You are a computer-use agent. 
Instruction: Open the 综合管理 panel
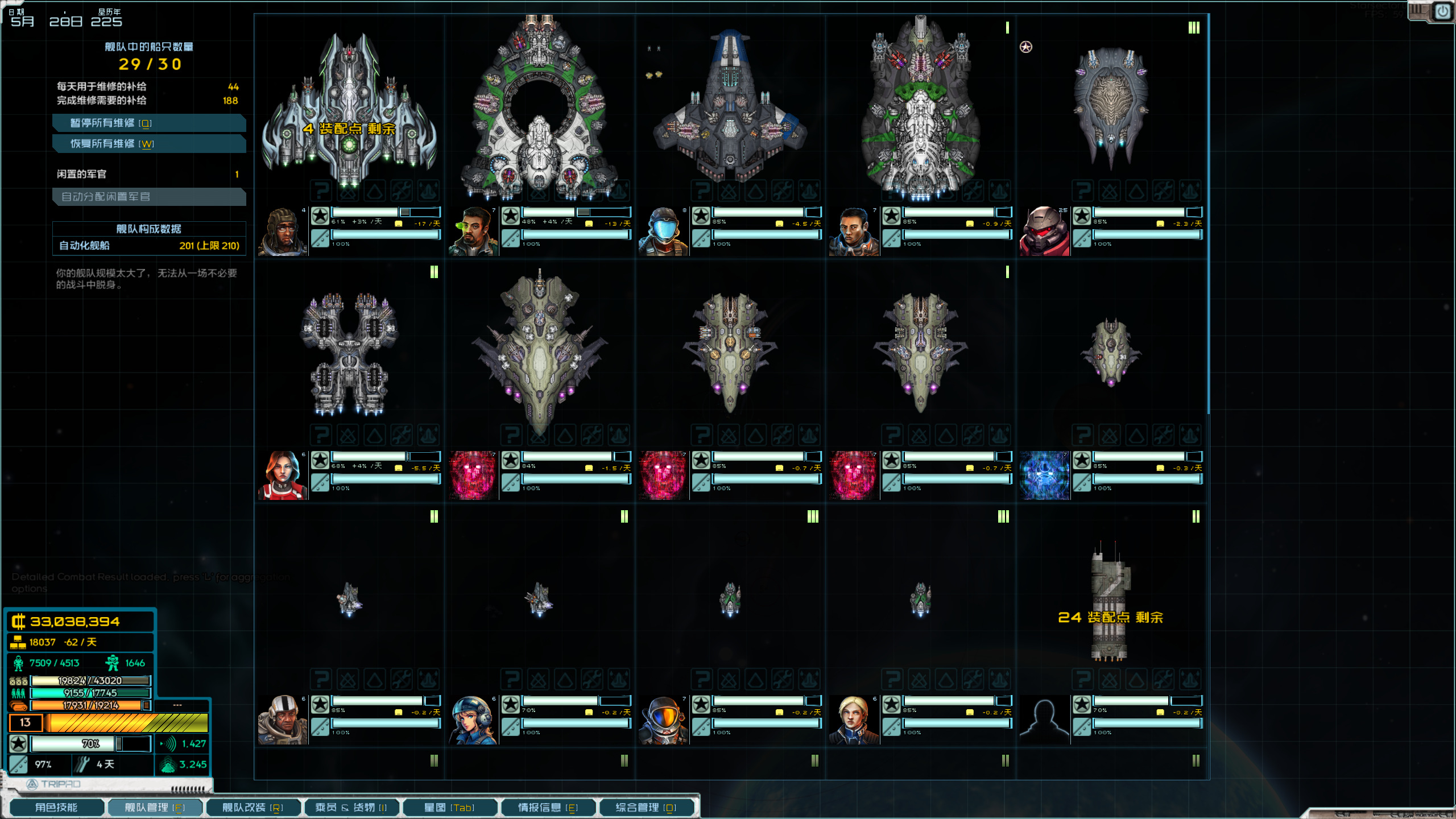647,807
